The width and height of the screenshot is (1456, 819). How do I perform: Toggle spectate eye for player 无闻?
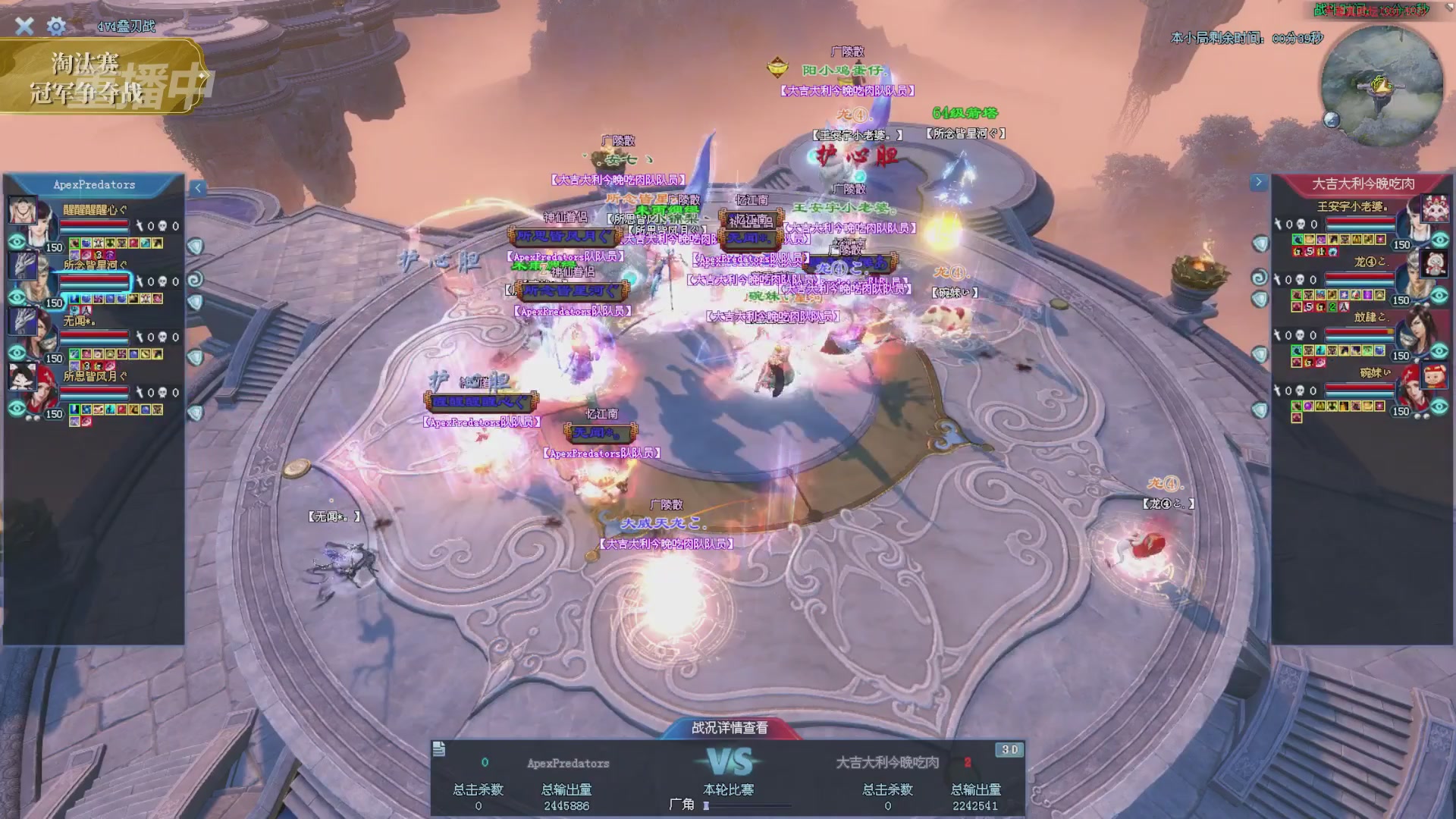pyautogui.click(x=17, y=353)
